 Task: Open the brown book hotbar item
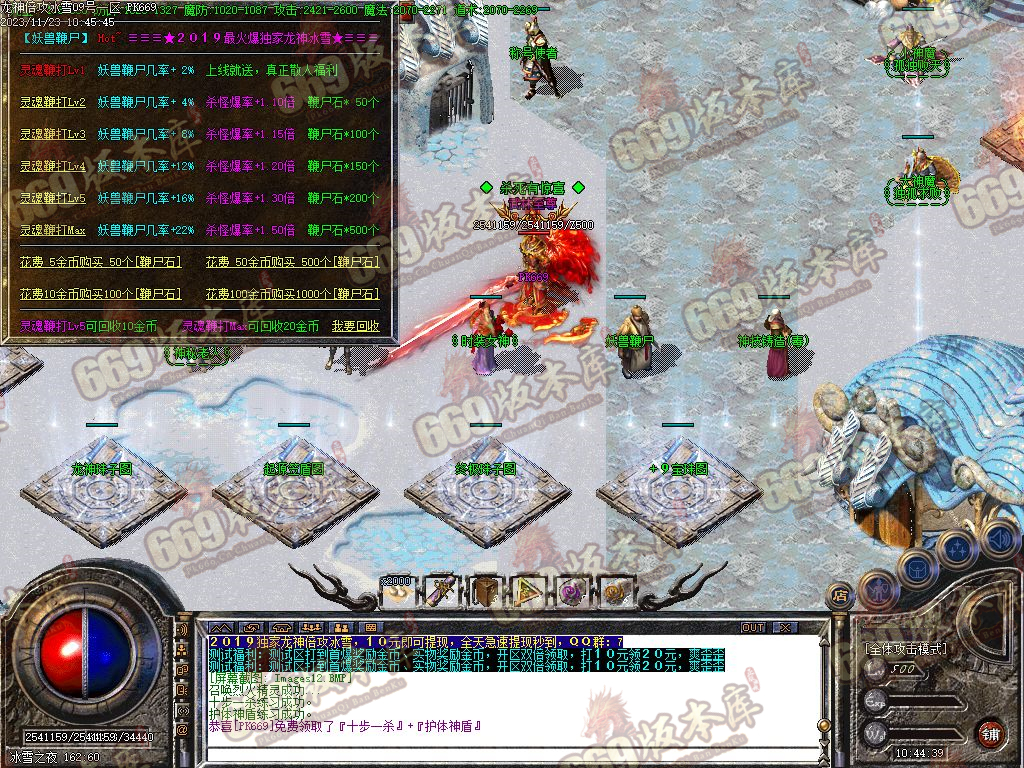[486, 591]
